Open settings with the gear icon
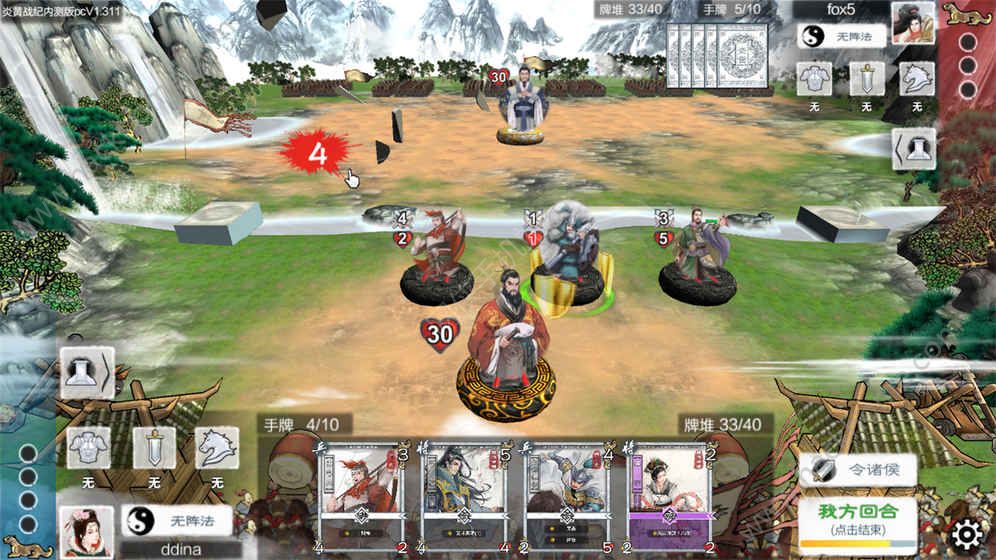 point(966,532)
